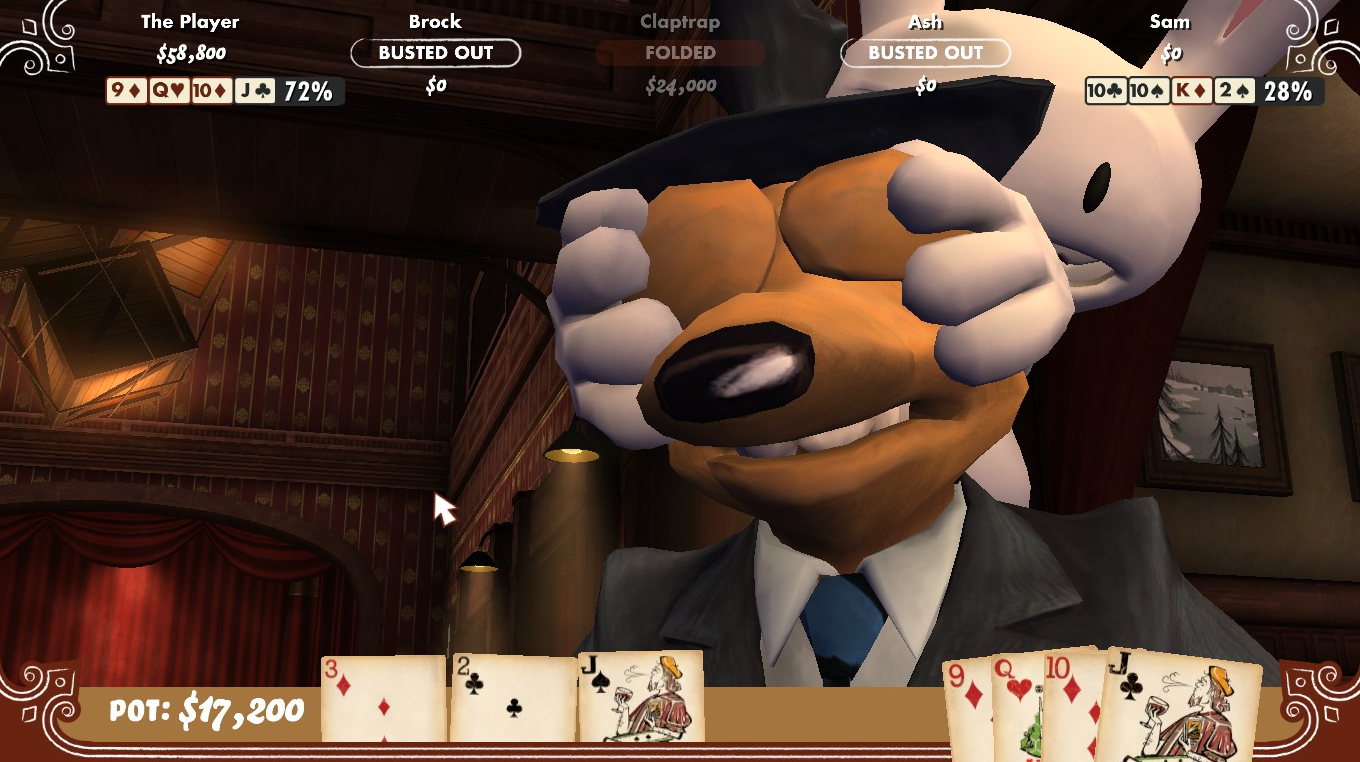Click Ash's BUSTED OUT badge
This screenshot has height=762, width=1360.
[925, 53]
